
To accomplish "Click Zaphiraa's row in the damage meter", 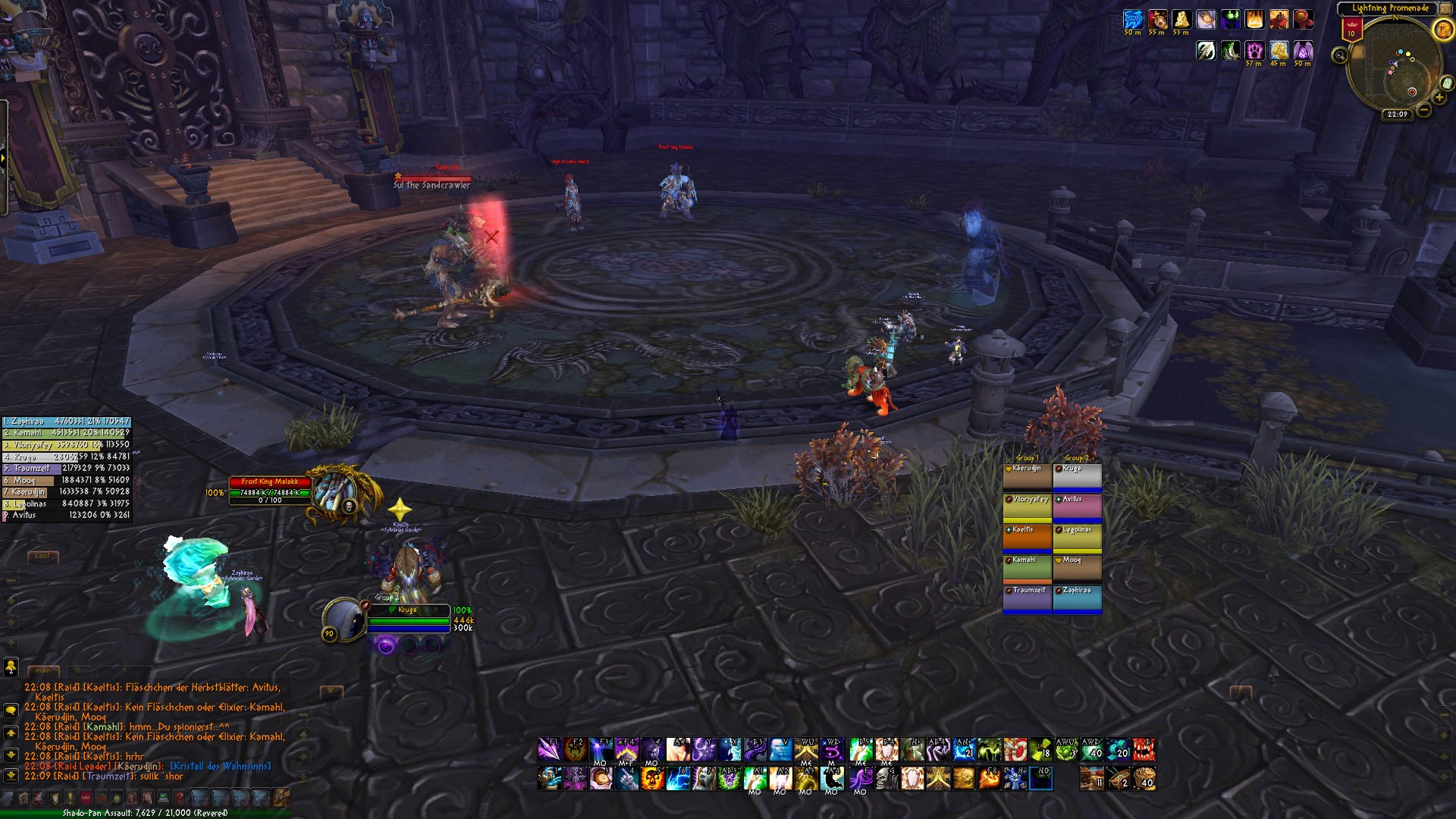I will coord(67,421).
